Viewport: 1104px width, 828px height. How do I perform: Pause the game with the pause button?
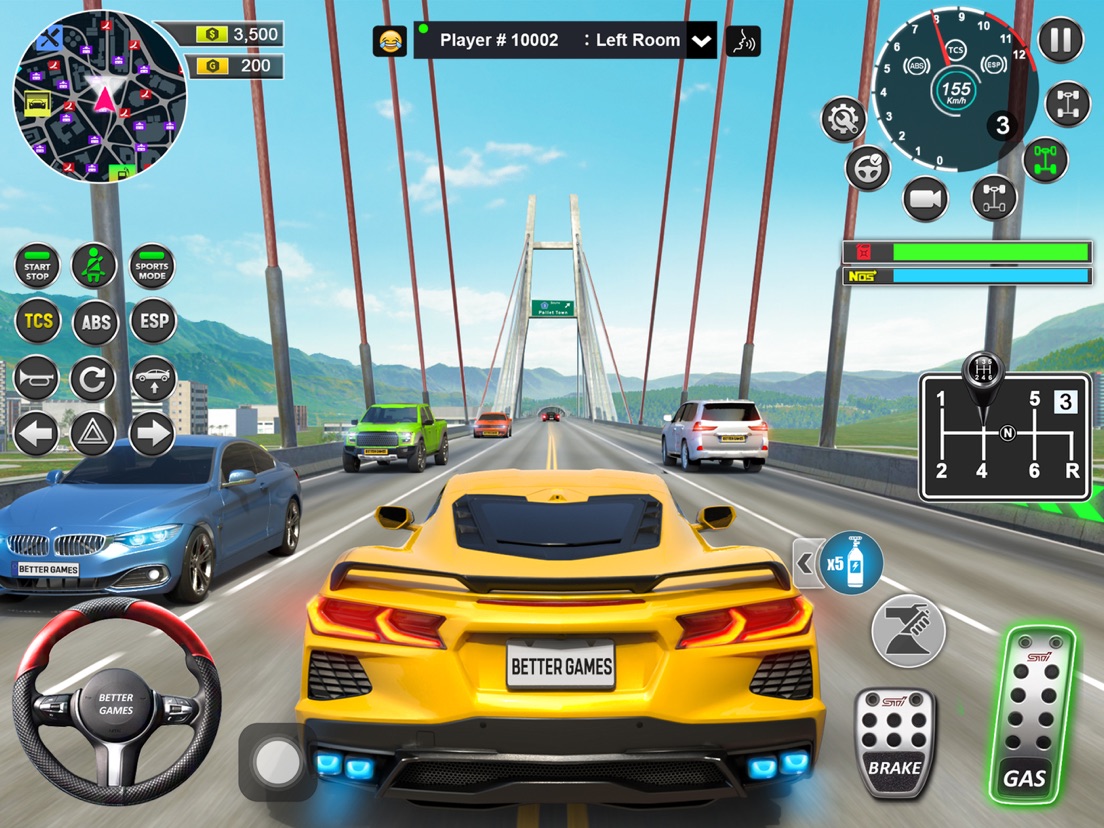(x=1060, y=41)
